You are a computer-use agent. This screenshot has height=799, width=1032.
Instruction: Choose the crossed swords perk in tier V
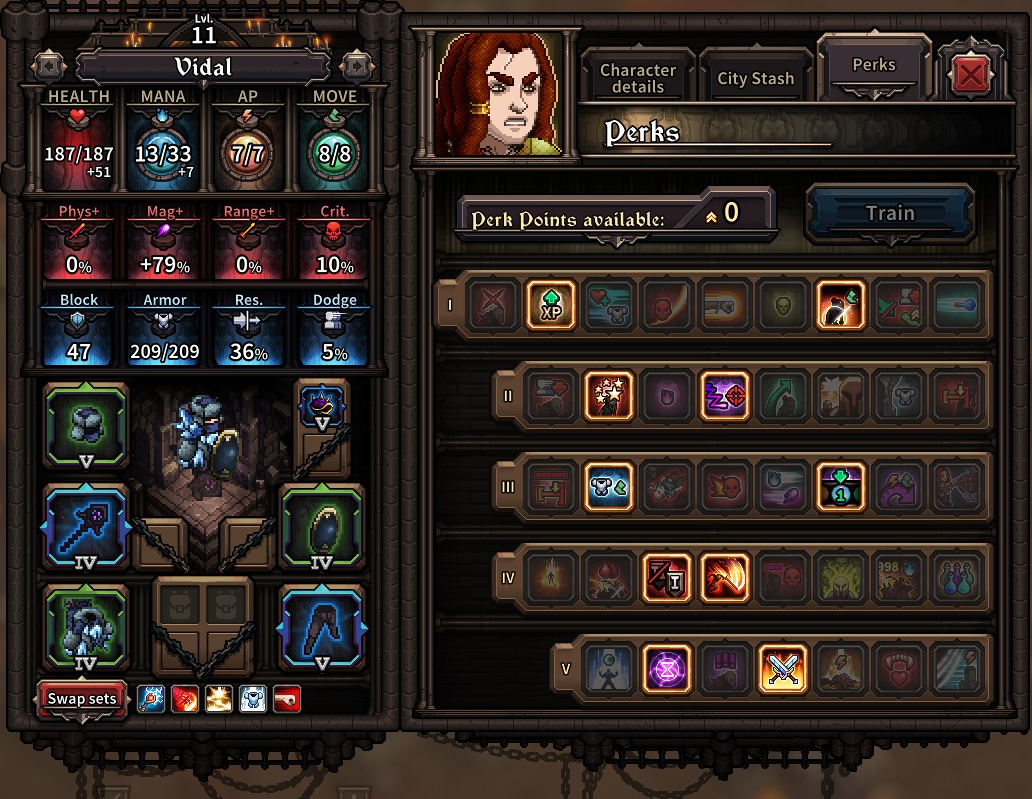782,669
